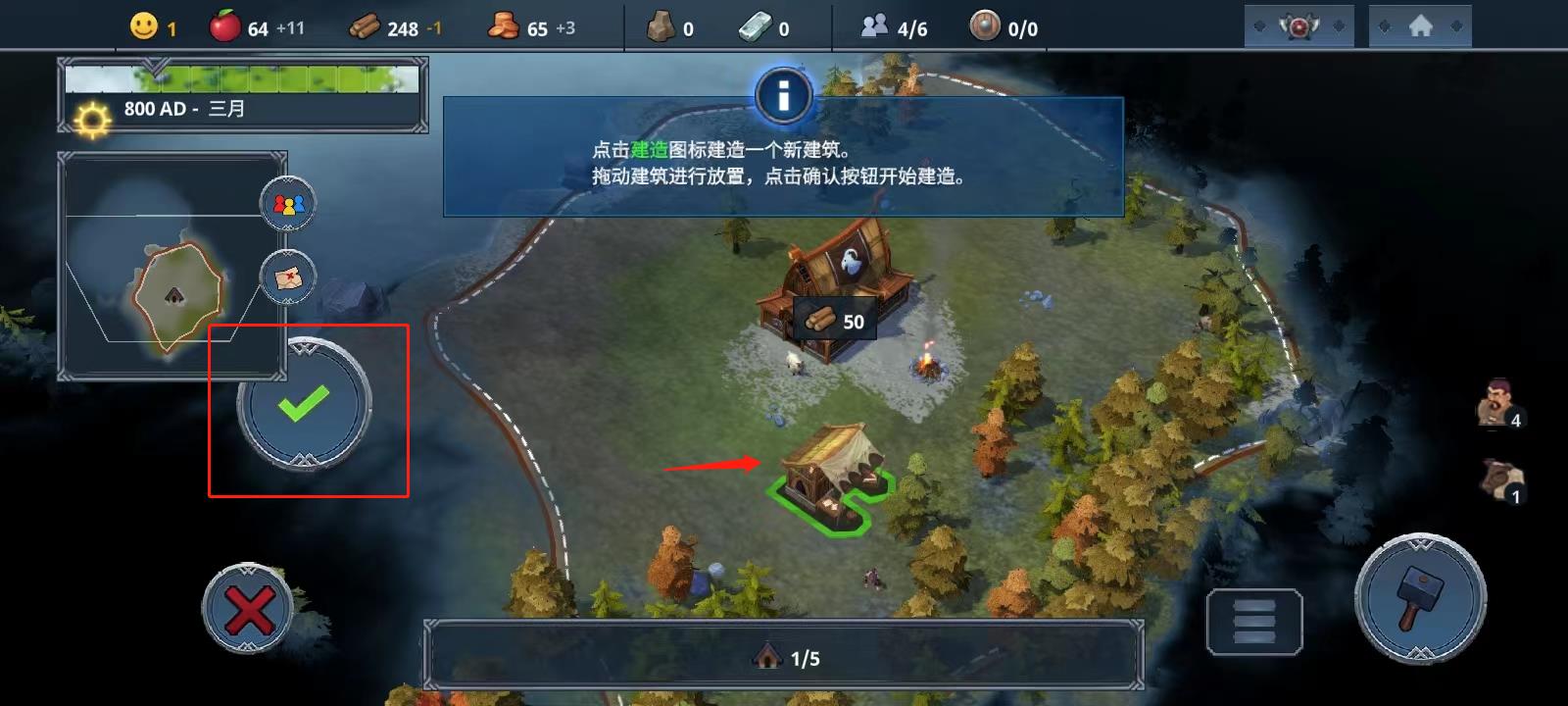1568x706 pixels.
Task: Click the iron resource icon showing 0
Action: (x=755, y=27)
